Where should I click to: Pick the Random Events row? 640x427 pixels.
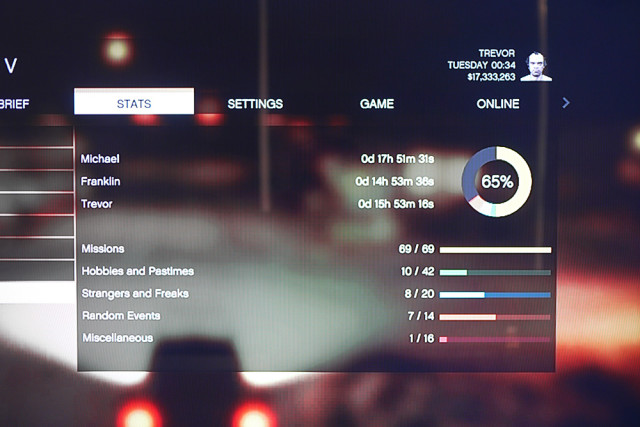click(x=315, y=316)
